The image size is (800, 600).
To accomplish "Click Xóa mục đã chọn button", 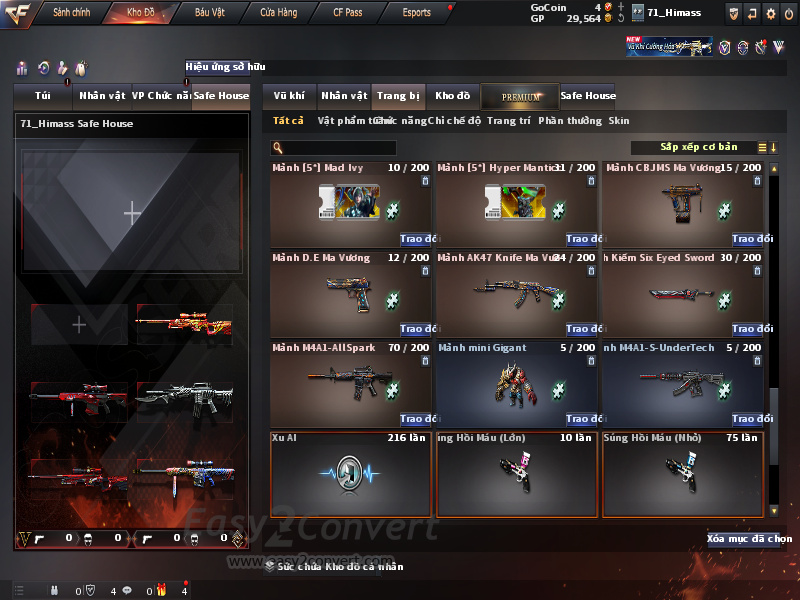I will click(x=749, y=539).
